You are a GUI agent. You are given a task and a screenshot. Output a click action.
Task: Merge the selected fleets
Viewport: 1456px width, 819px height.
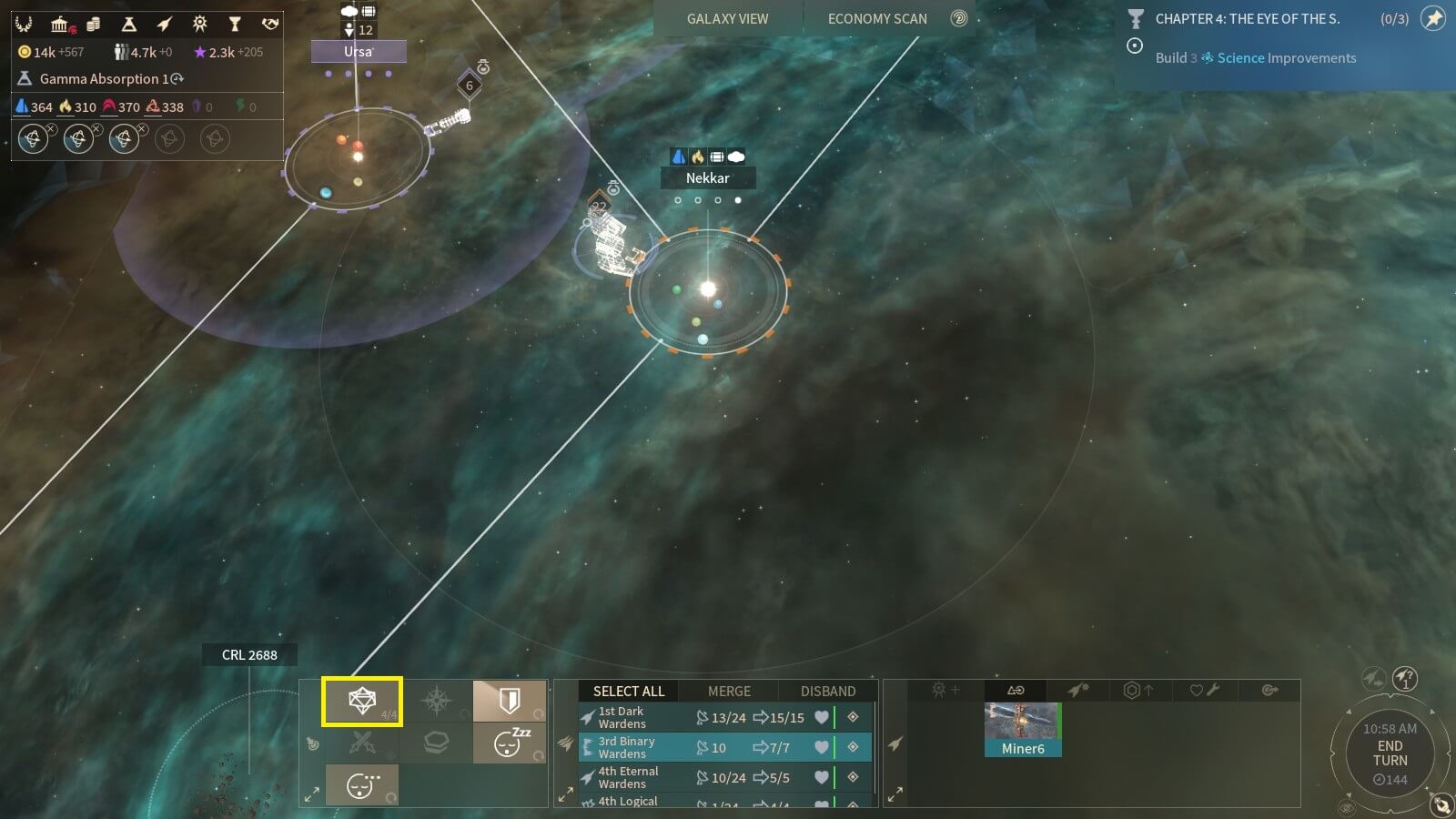point(729,691)
